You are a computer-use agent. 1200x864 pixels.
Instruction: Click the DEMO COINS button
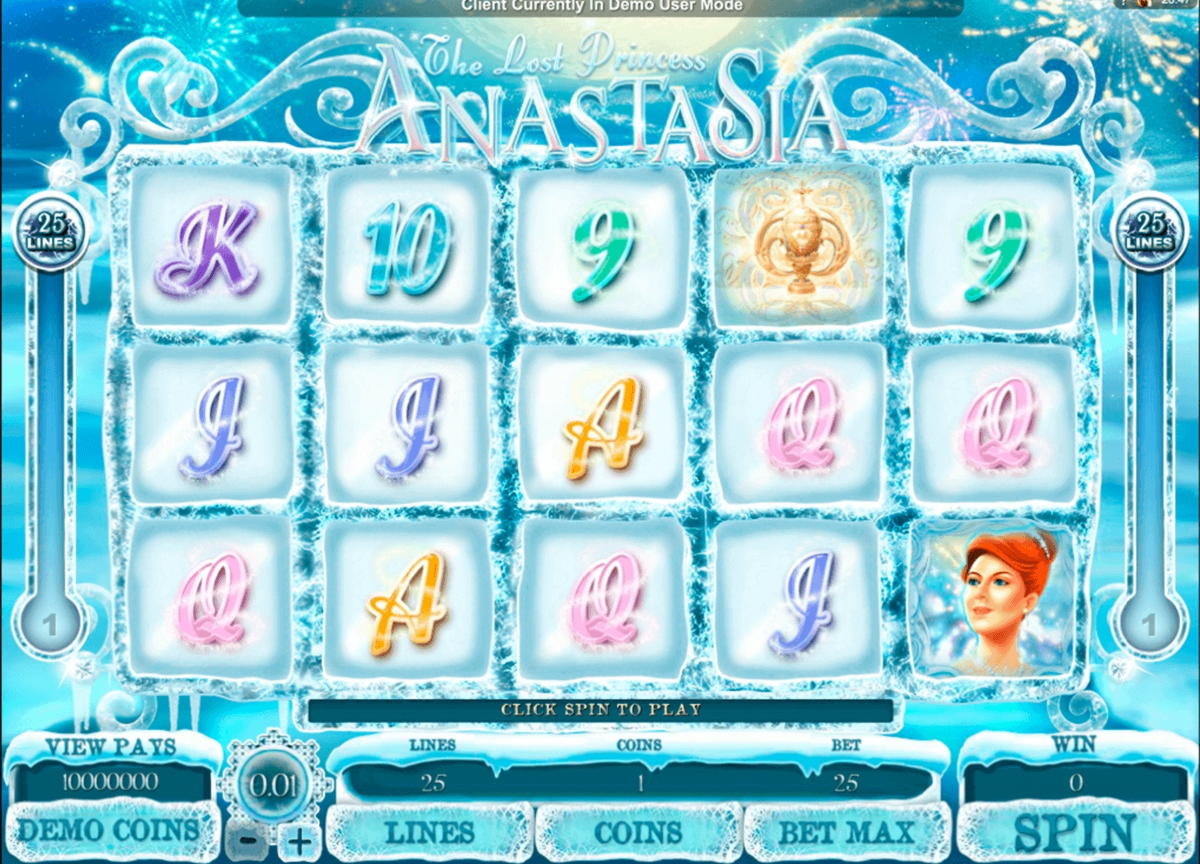(x=108, y=830)
